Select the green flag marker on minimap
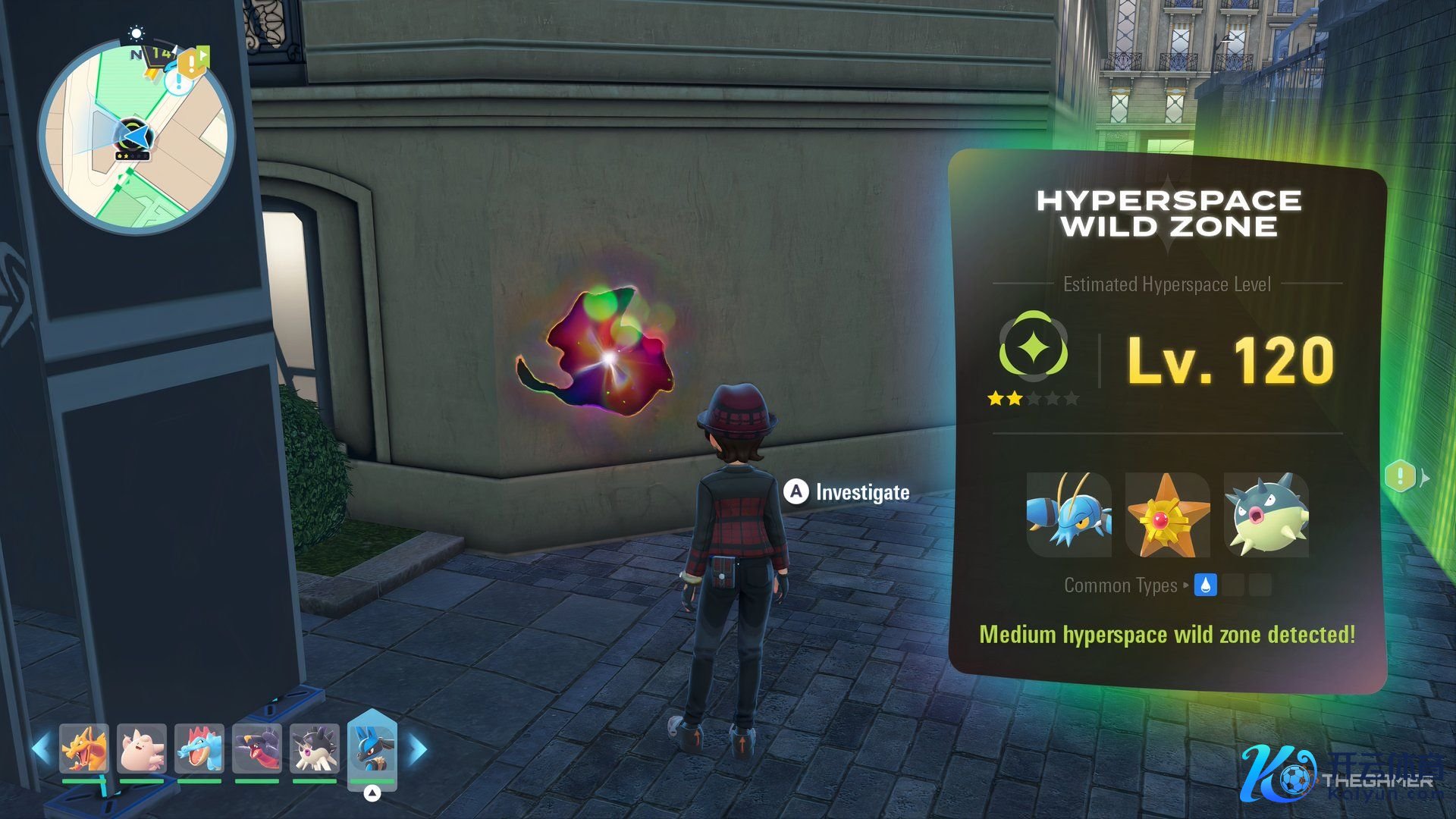Screen dimensions: 1456x819 (x=205, y=55)
